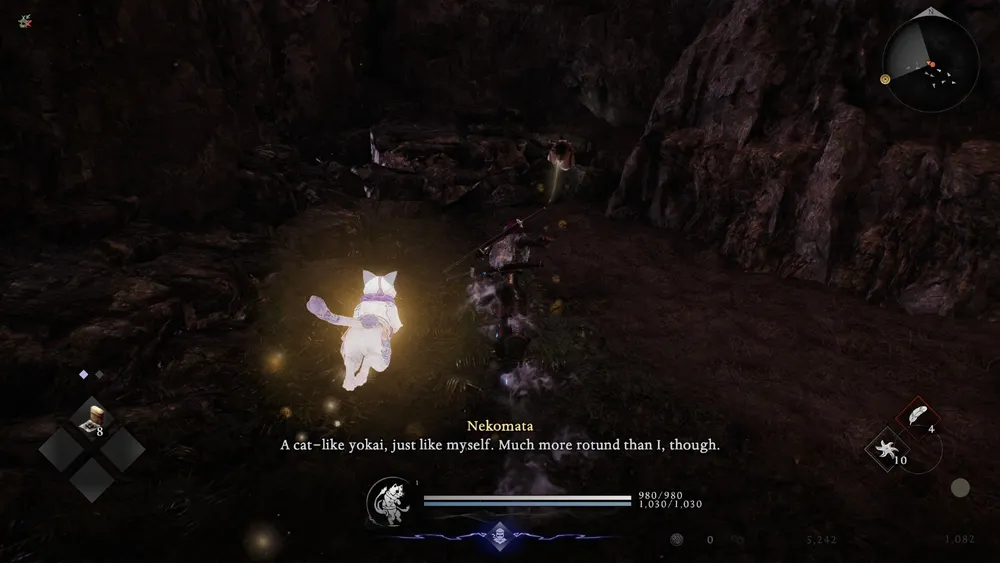Viewport: 1000px width, 563px height.
Task: Use the elixir item with 8 remaining
Action: pos(93,420)
